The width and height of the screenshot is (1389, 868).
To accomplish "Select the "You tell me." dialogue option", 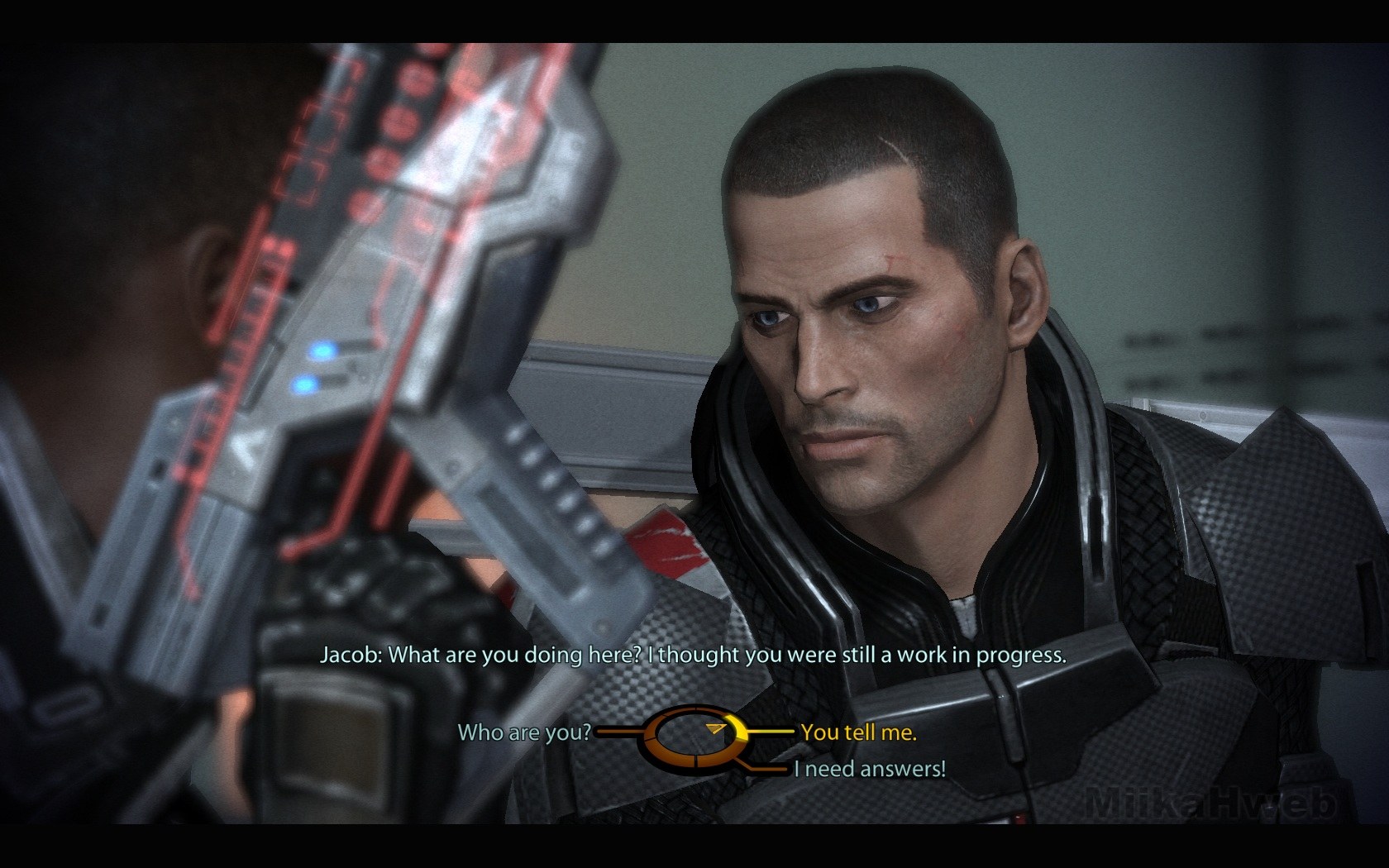I will coord(858,732).
